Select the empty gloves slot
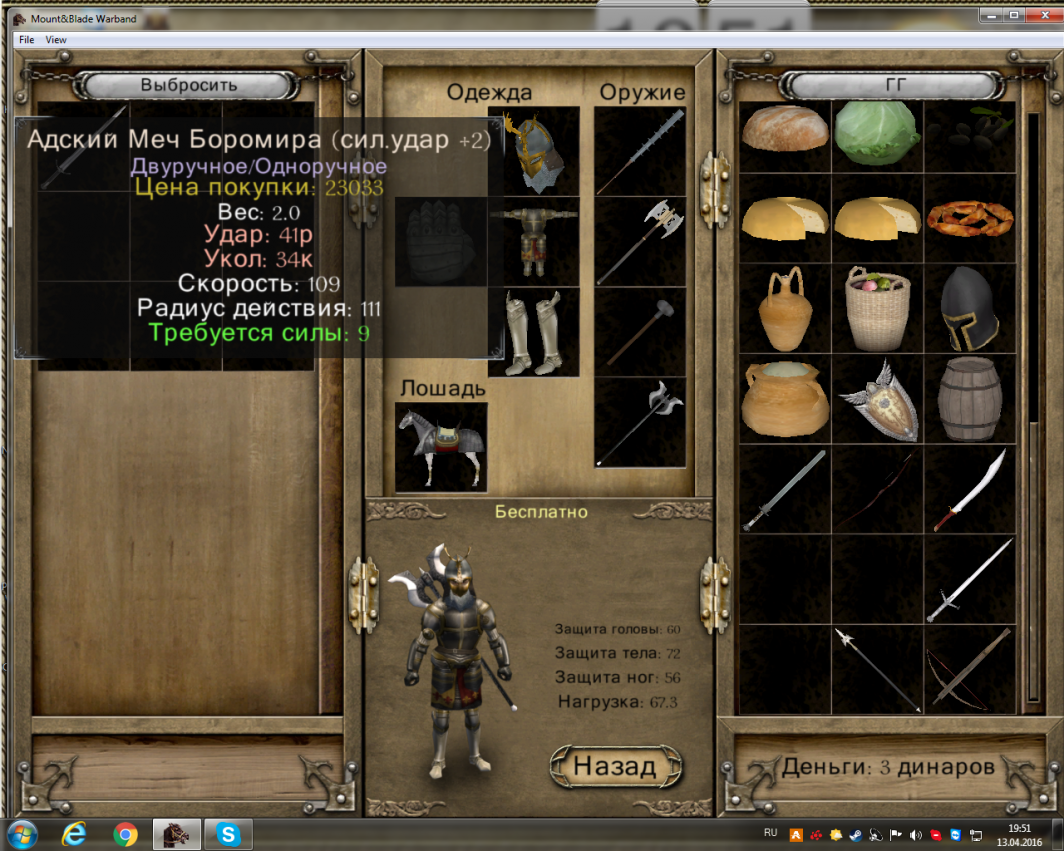This screenshot has height=851, width=1064. (x=441, y=242)
